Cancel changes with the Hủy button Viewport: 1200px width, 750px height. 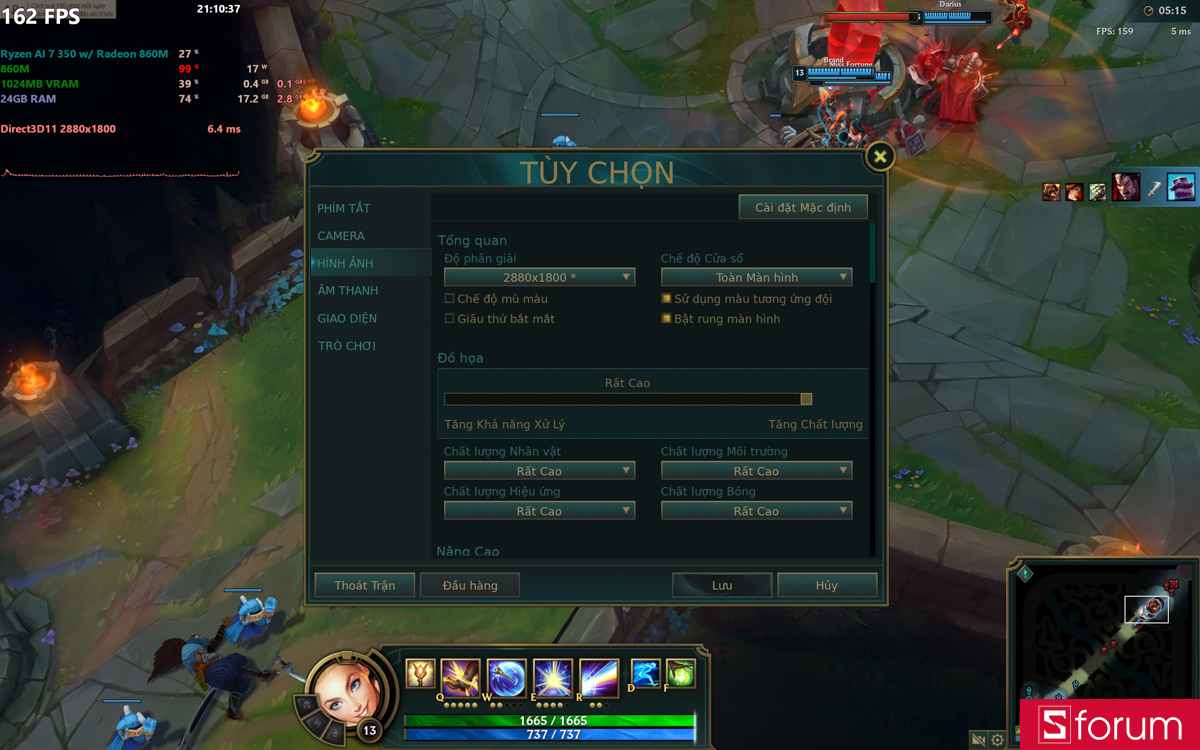point(827,585)
